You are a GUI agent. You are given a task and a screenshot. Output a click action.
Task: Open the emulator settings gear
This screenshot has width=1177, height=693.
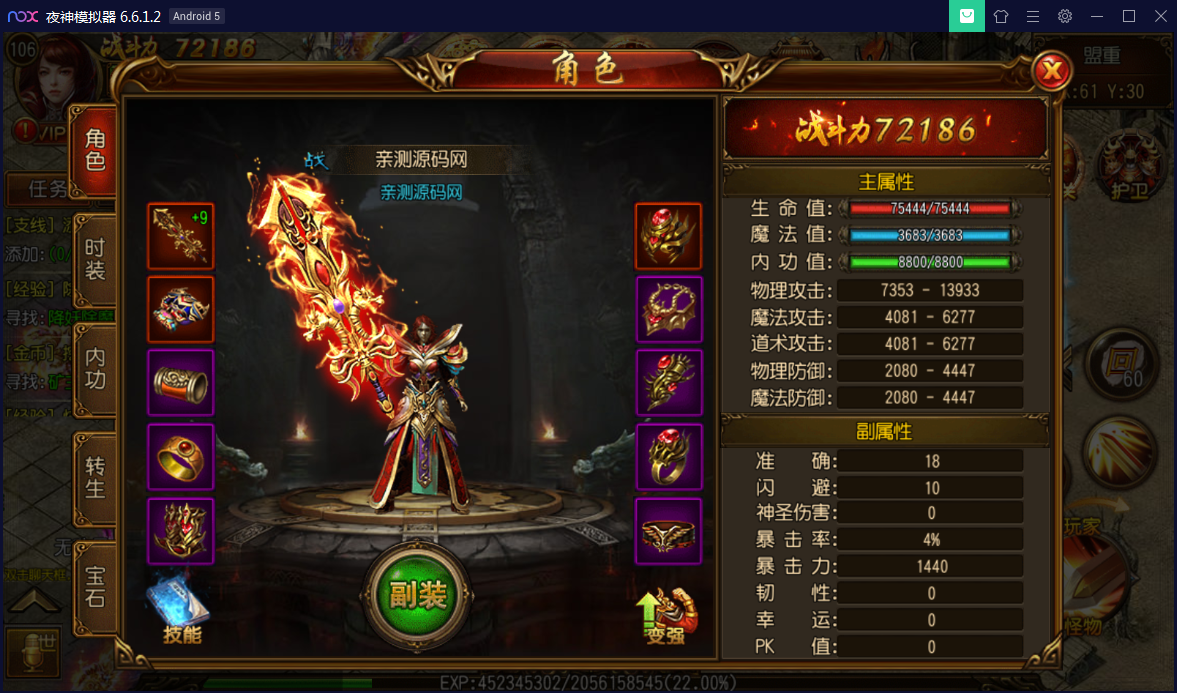tap(1065, 16)
